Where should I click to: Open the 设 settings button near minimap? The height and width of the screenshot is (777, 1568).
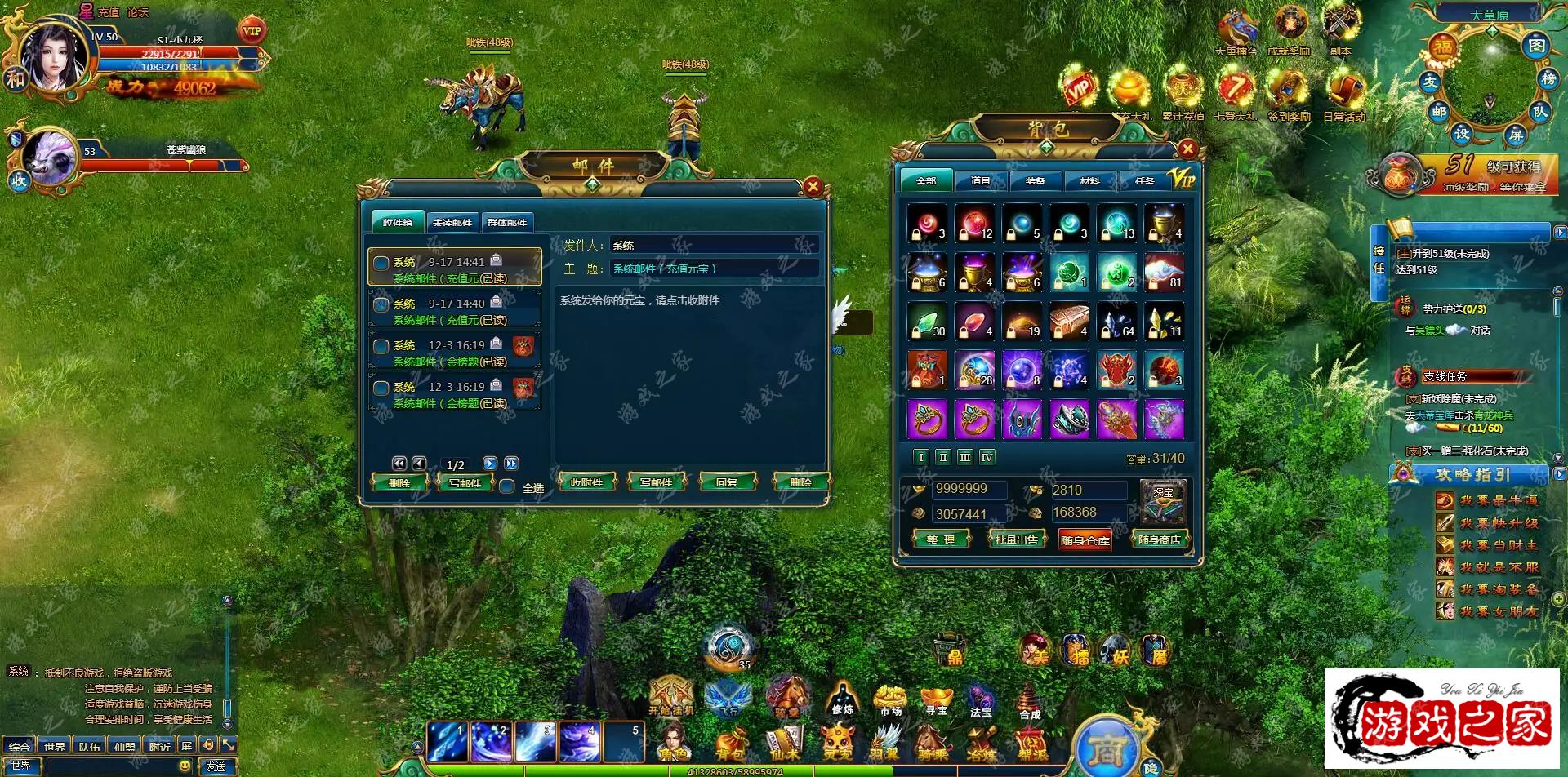coord(1462,132)
